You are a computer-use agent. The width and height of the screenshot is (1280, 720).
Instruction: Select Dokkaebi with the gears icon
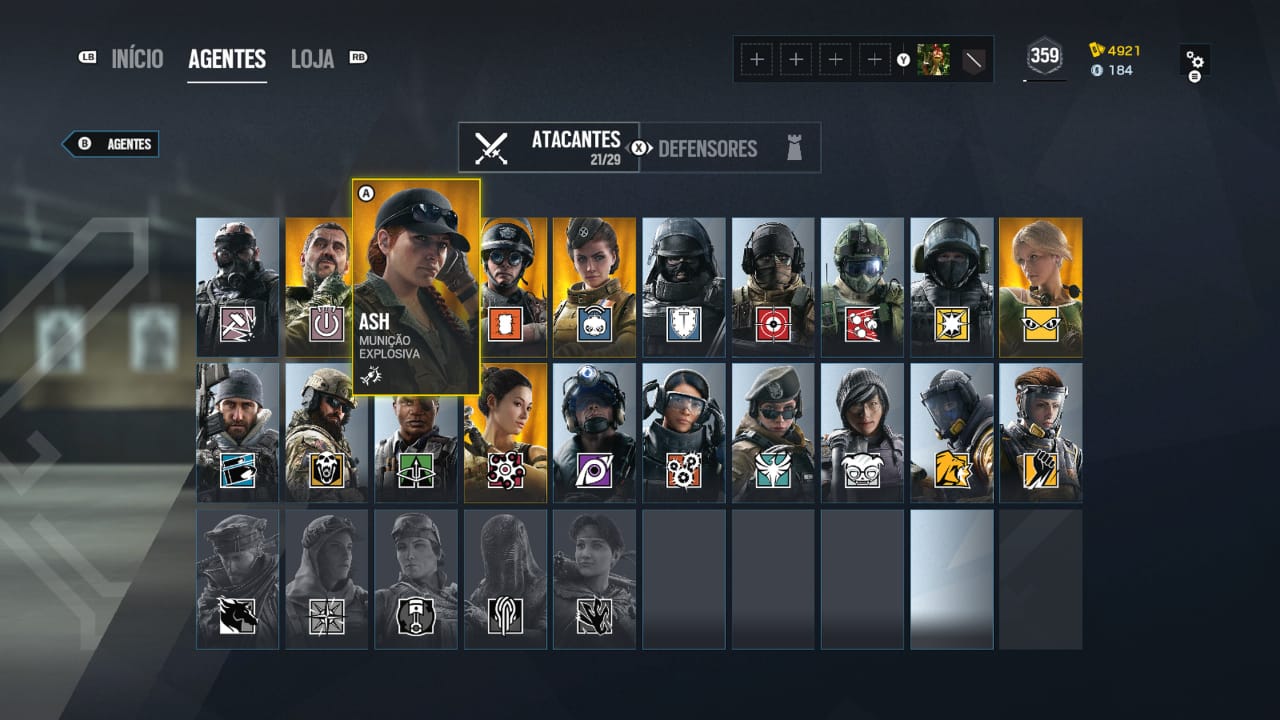tap(685, 470)
